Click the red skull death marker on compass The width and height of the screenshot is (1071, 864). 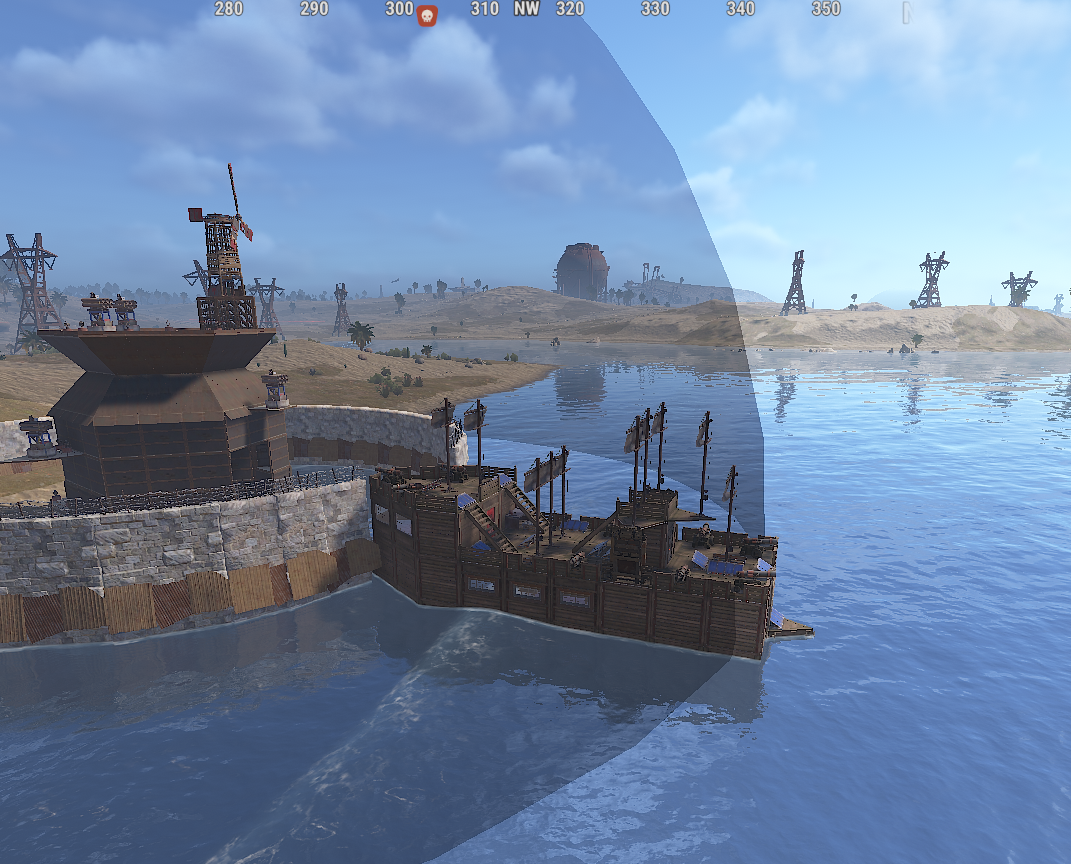point(427,15)
